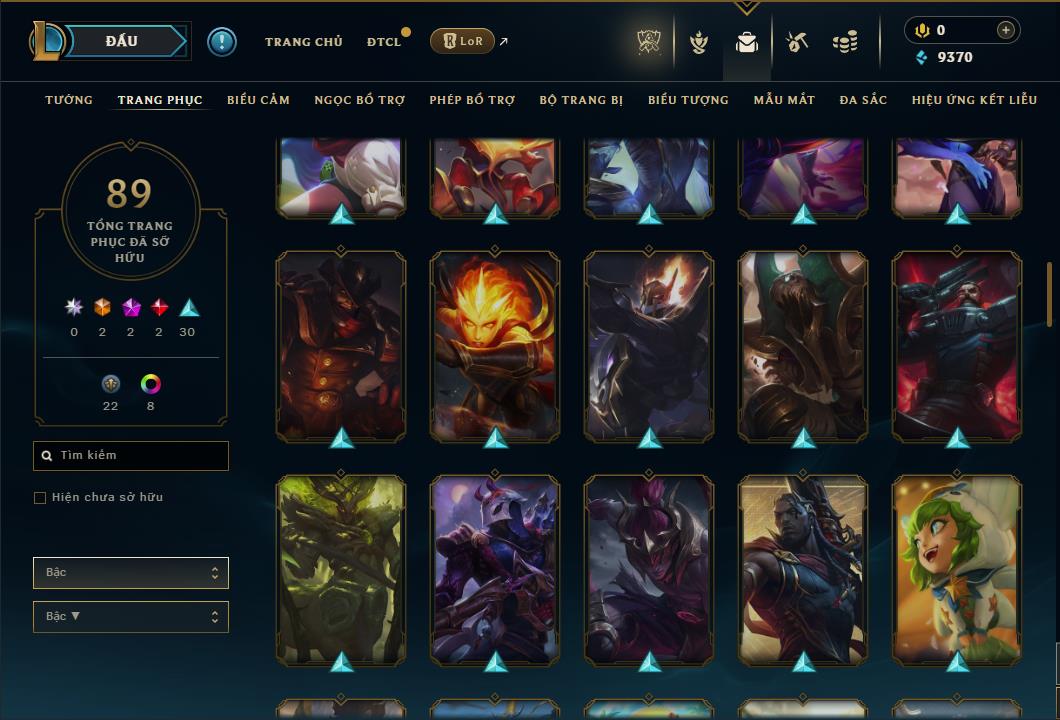Open the store coins icon
1060x720 pixels.
[x=845, y=42]
